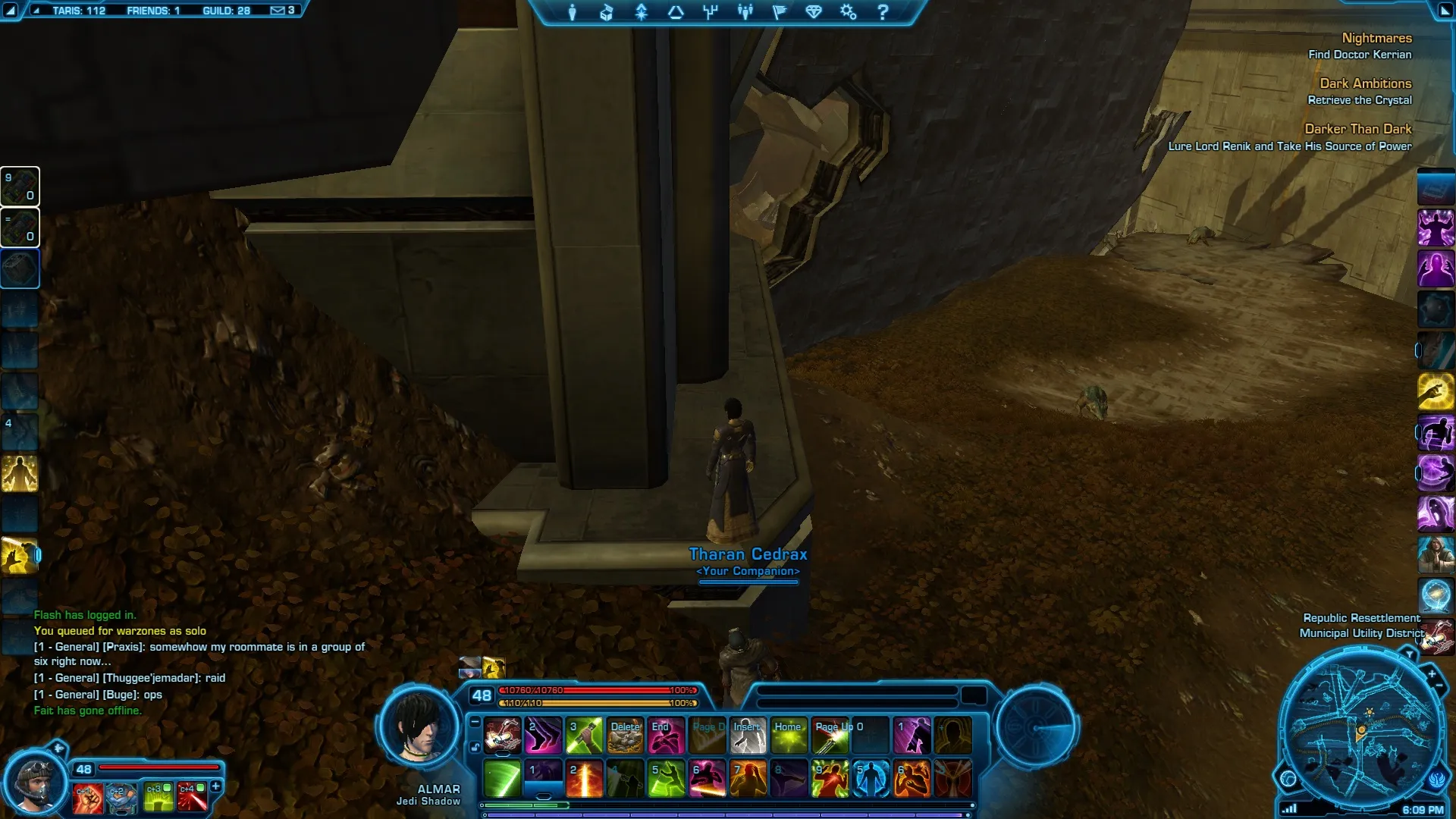Screen dimensions: 1456x819
Task: Open the minimap filter funnel button
Action: pyautogui.click(x=1409, y=654)
